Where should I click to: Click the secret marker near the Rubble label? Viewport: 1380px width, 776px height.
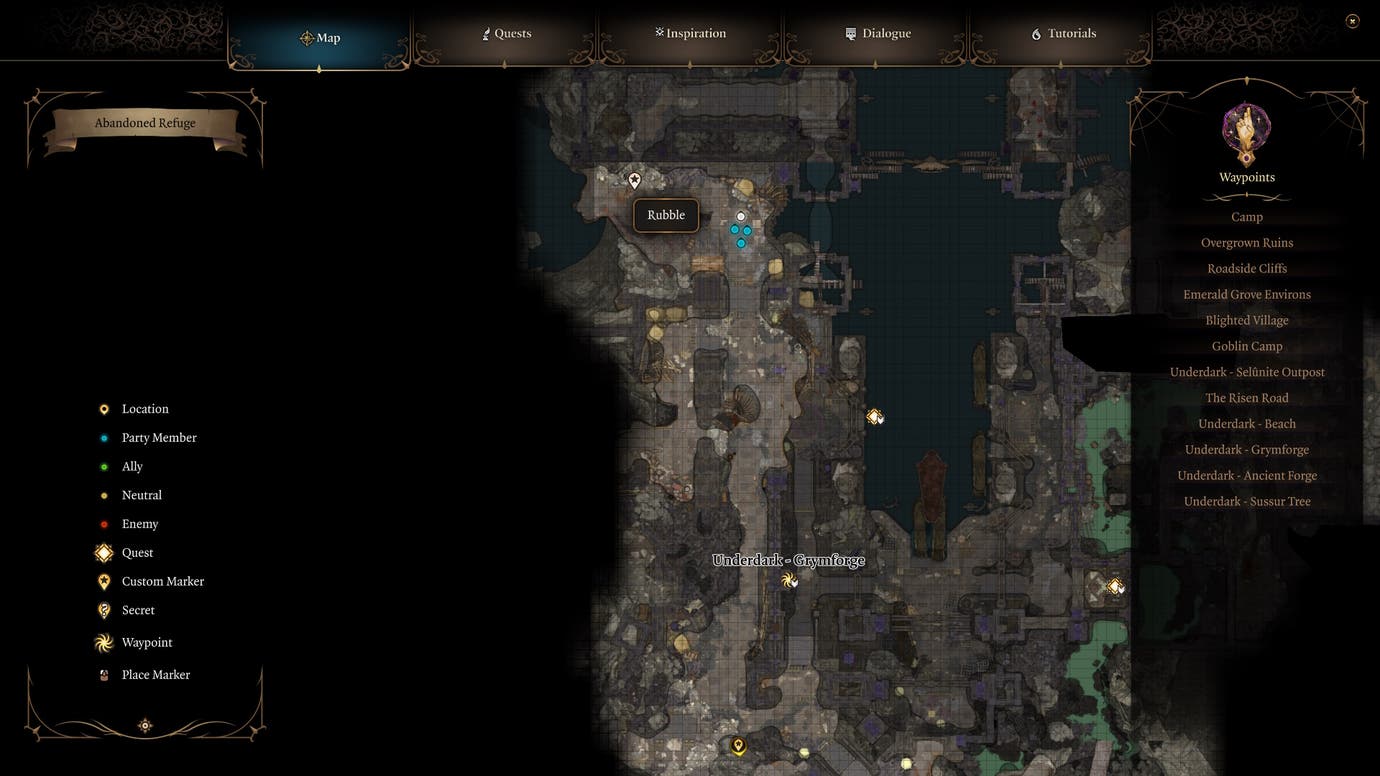click(634, 180)
